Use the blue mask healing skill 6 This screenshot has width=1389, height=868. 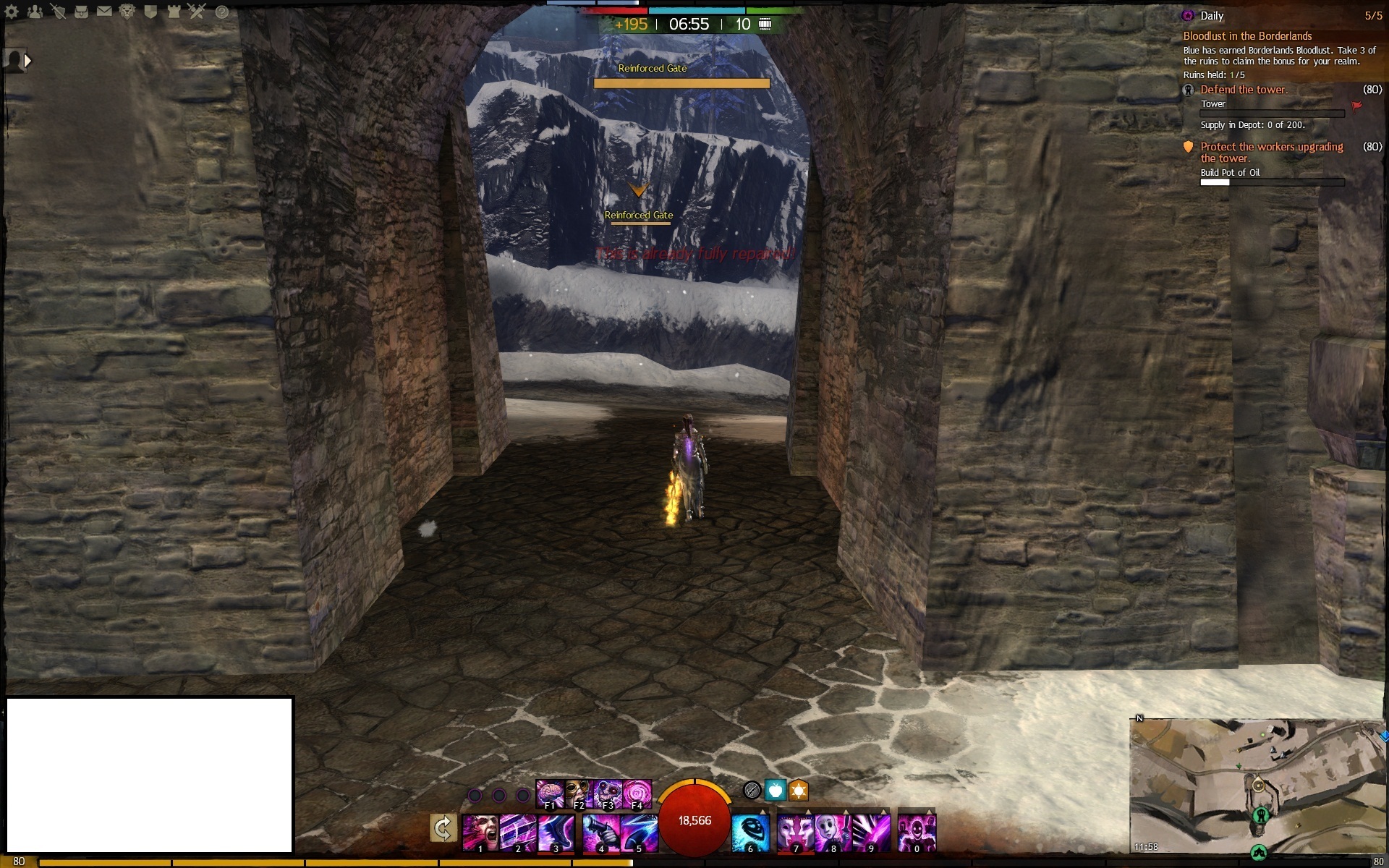(x=750, y=833)
